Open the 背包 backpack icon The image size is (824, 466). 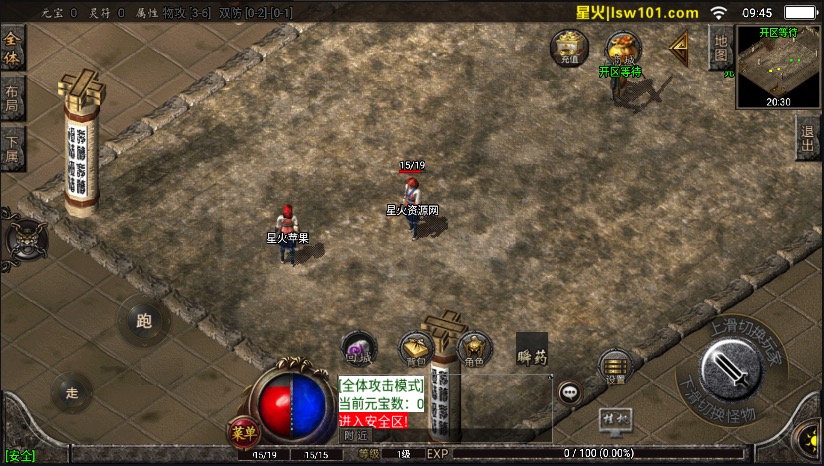(416, 348)
